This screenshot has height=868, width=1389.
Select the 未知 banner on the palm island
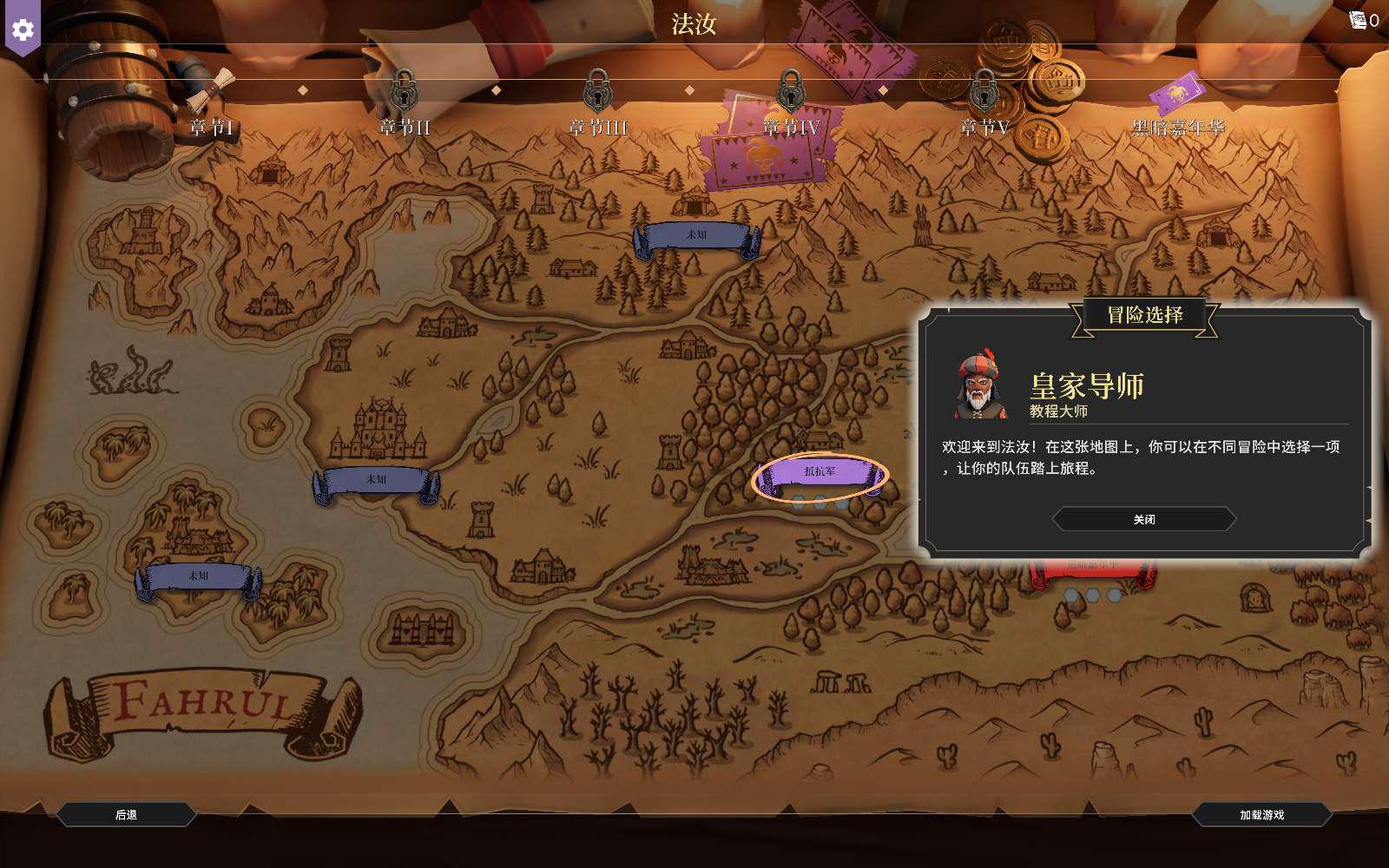[198, 576]
